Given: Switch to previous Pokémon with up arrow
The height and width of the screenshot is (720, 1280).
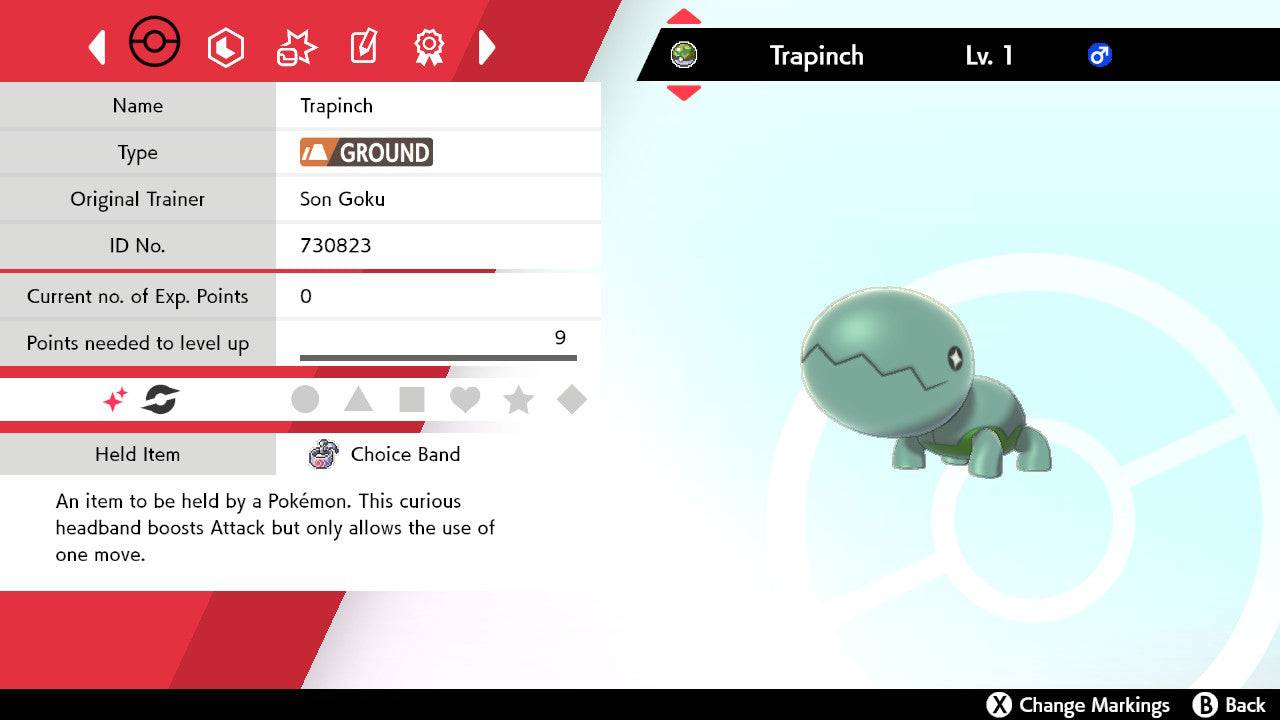Looking at the screenshot, I should [683, 17].
